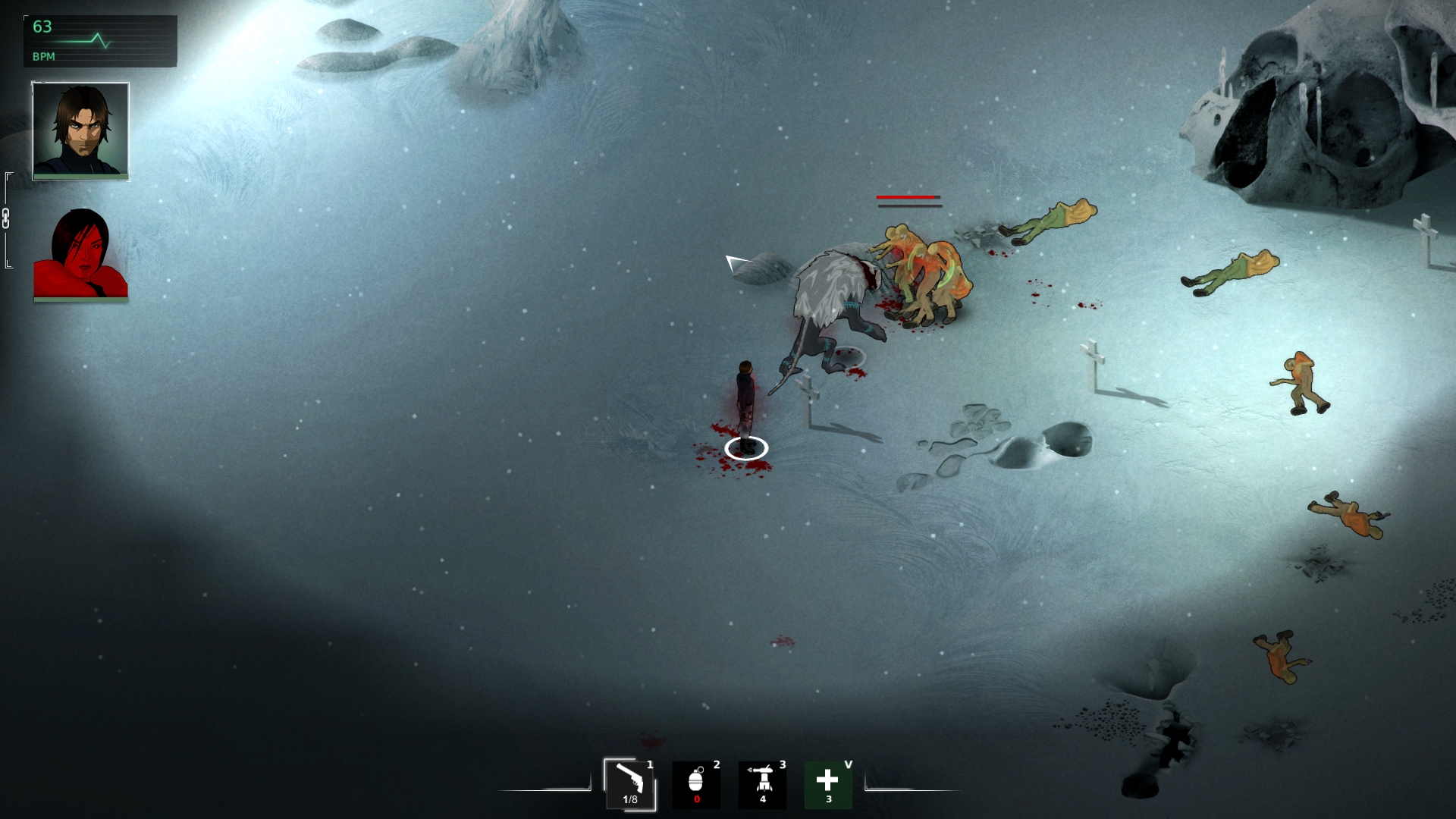Toggle the chain link party icon
1456x819 pixels.
pos(6,218)
